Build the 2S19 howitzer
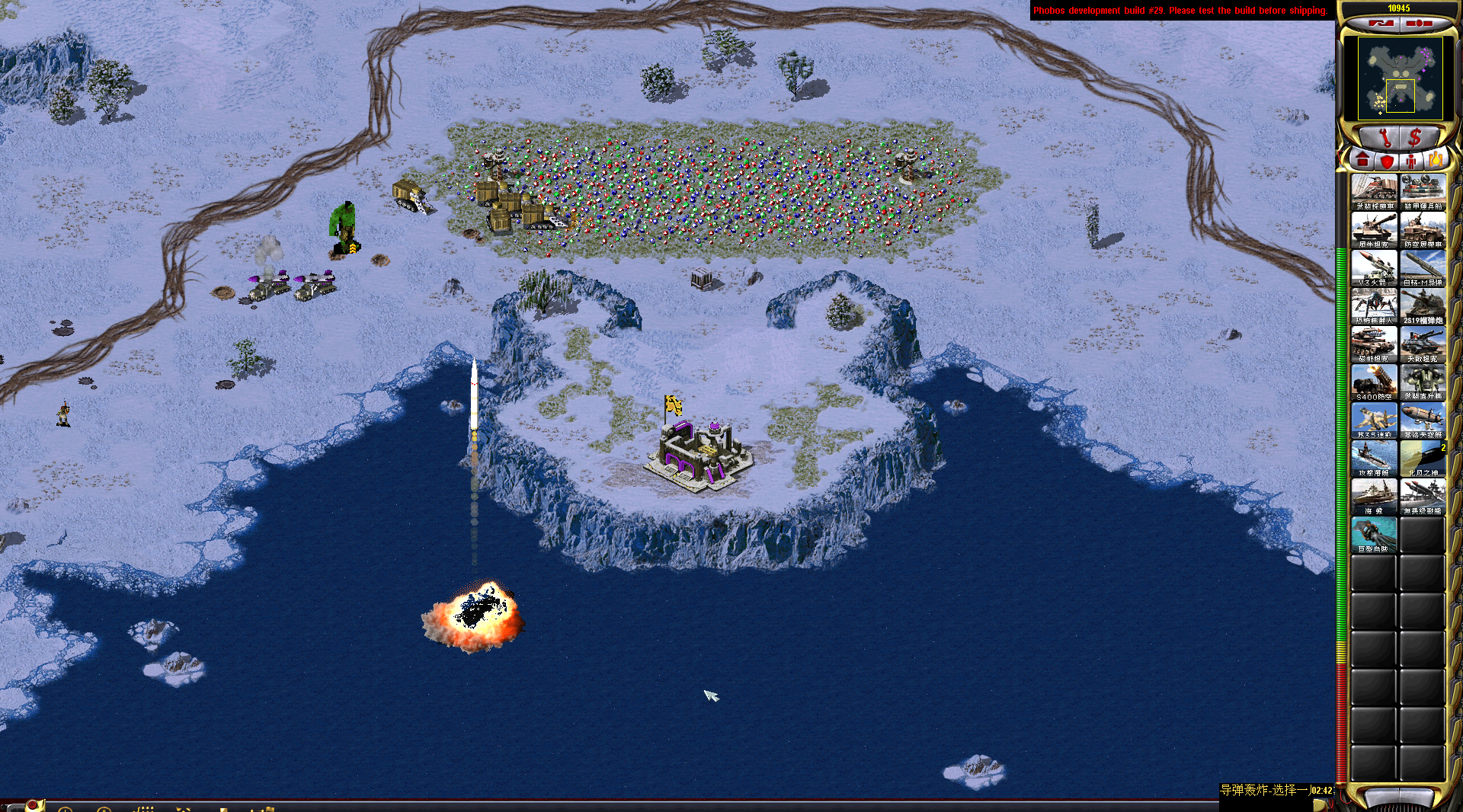 tap(1423, 305)
